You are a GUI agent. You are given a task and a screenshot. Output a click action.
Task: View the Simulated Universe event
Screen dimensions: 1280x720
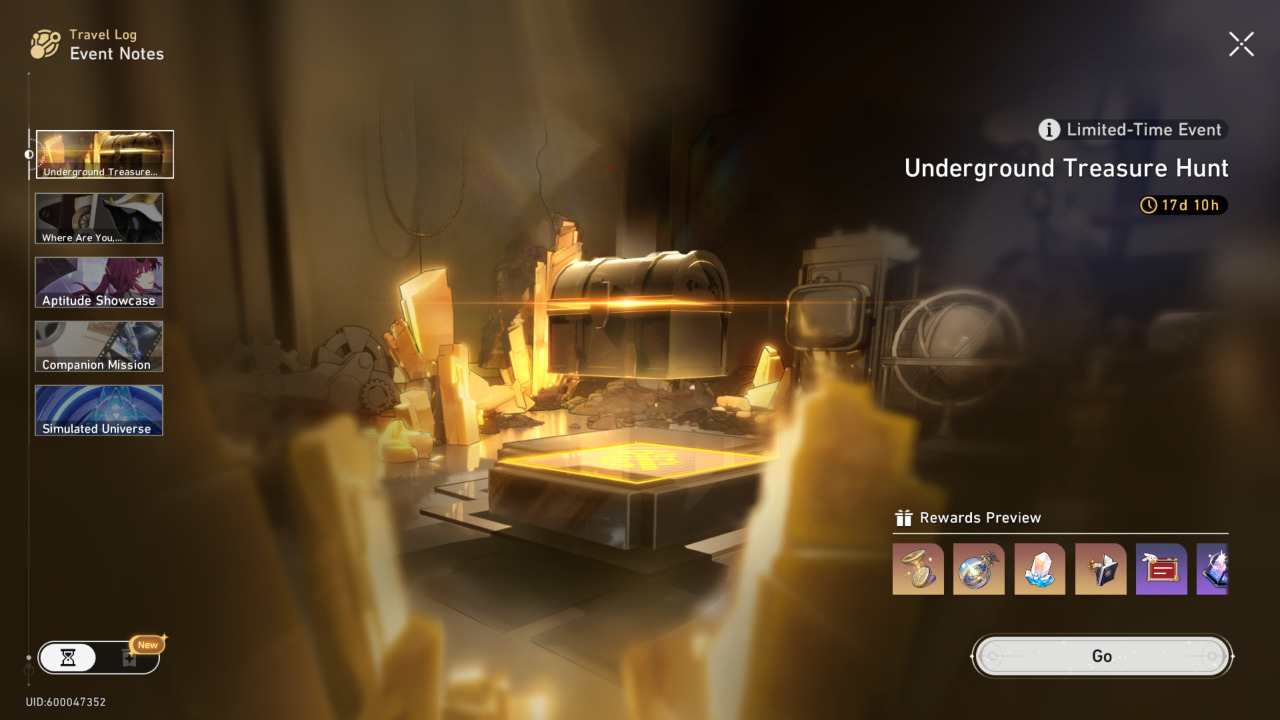click(99, 410)
